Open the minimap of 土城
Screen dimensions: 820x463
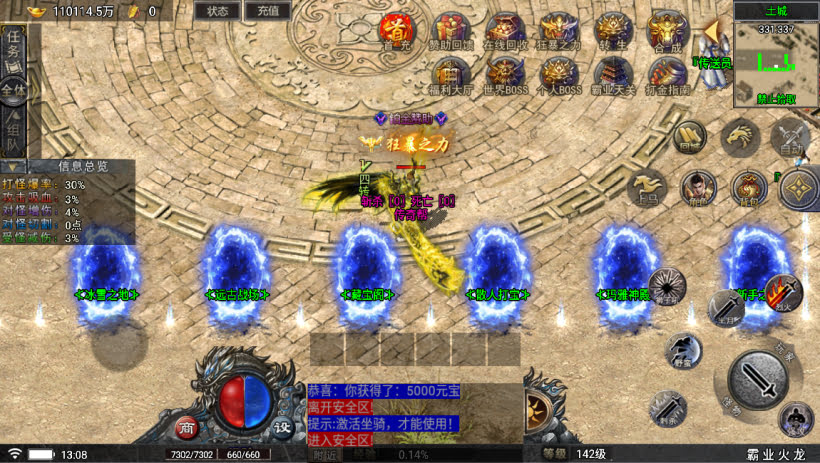coord(776,63)
